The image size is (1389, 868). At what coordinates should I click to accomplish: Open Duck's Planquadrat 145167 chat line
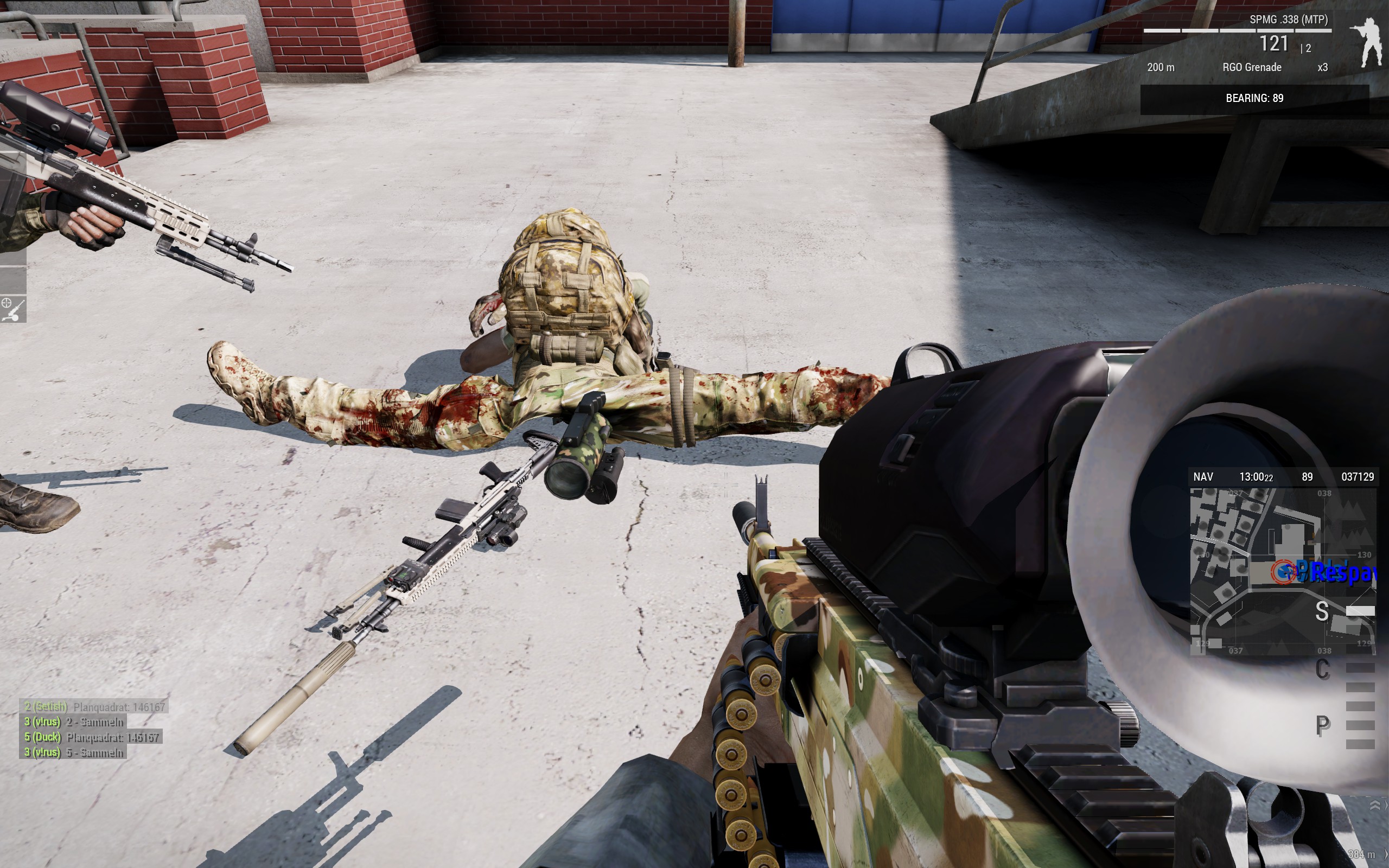click(92, 737)
